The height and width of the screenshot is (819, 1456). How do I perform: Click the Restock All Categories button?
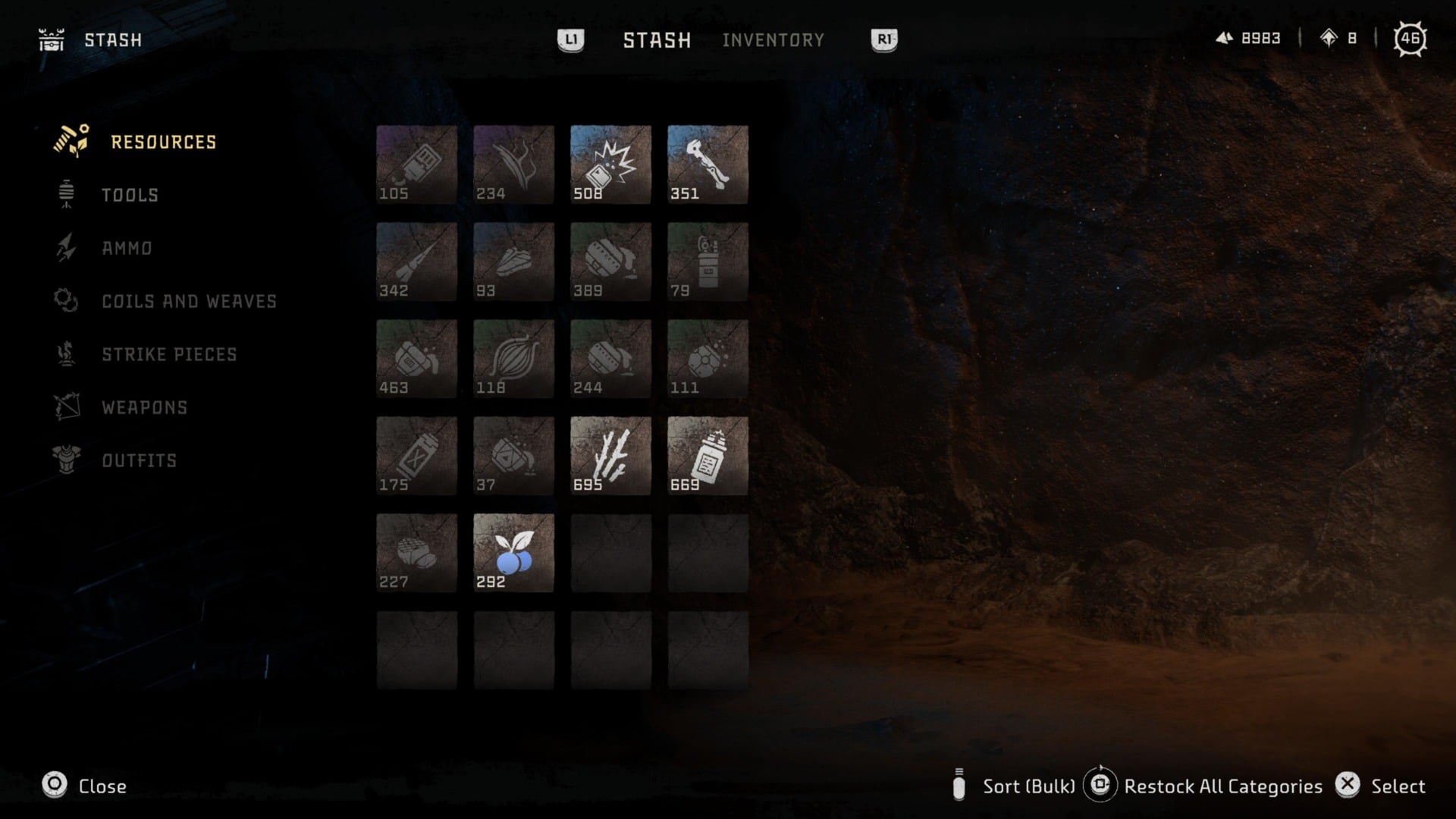[1222, 786]
